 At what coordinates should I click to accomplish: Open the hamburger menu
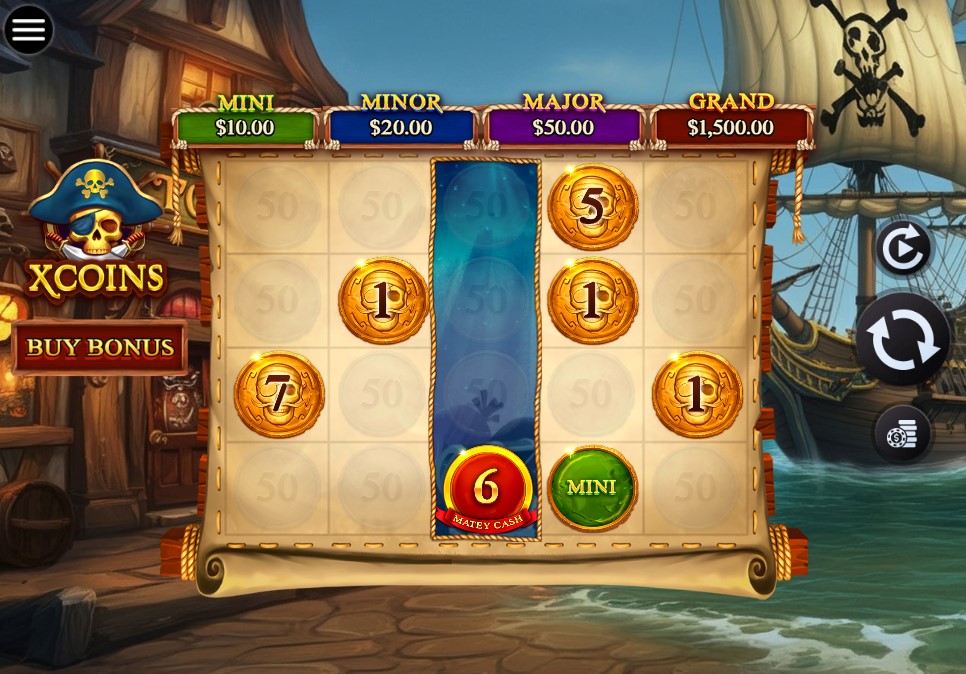29,29
